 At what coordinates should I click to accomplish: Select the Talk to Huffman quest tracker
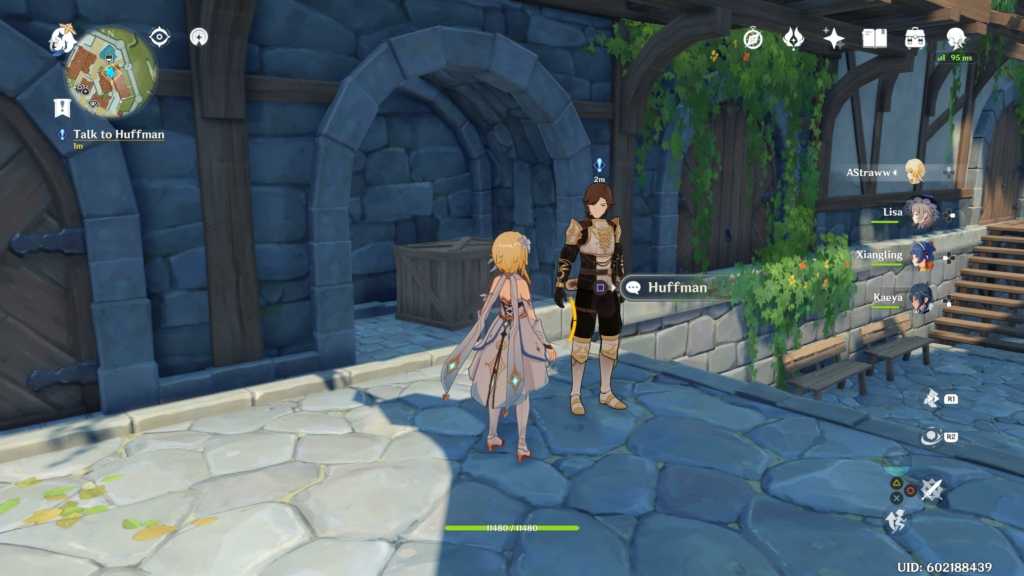tap(118, 134)
